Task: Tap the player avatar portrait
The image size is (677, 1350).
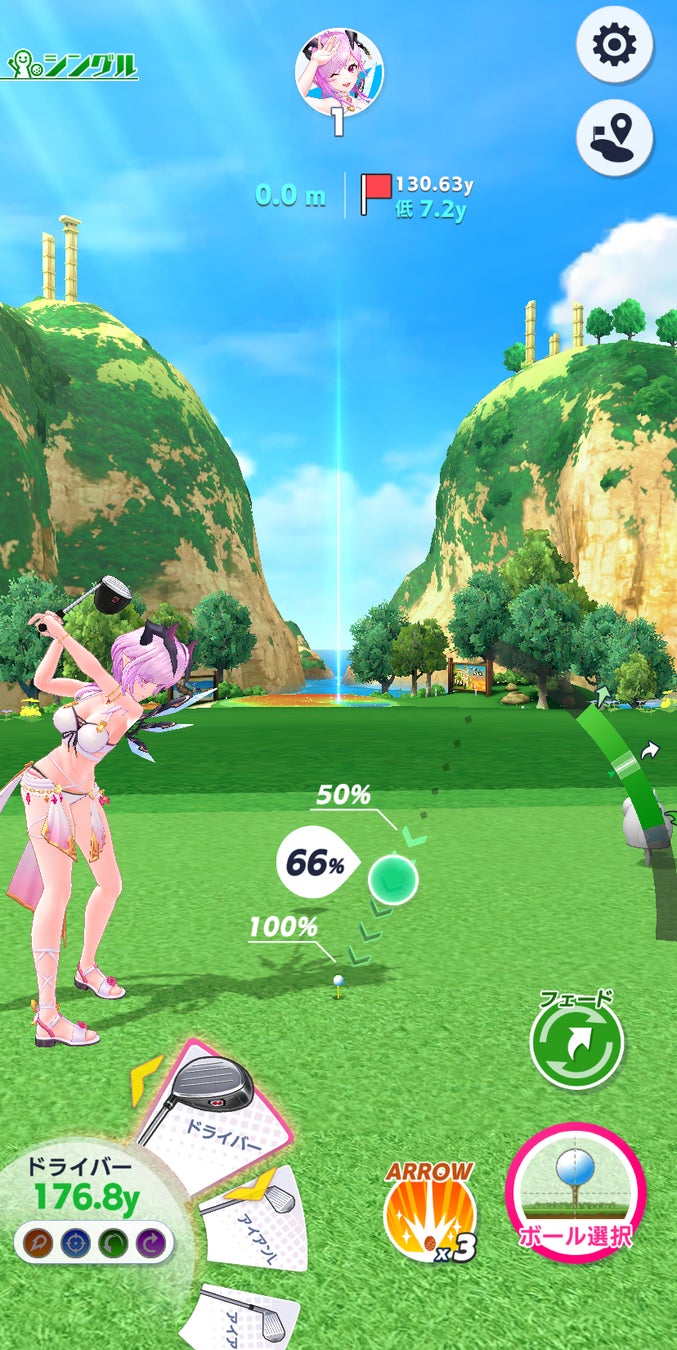Action: pos(339,72)
